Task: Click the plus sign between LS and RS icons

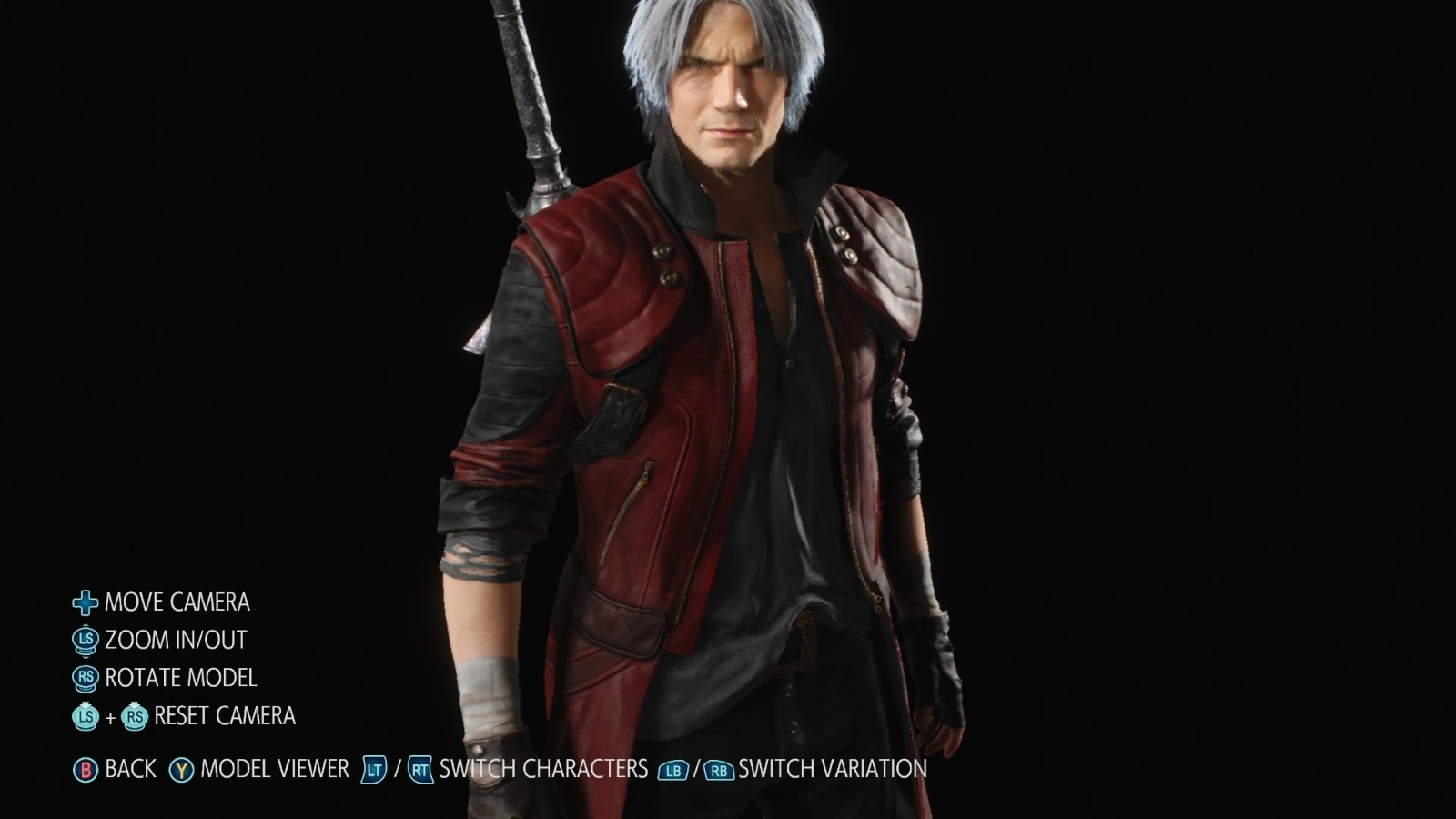Action: 110,717
